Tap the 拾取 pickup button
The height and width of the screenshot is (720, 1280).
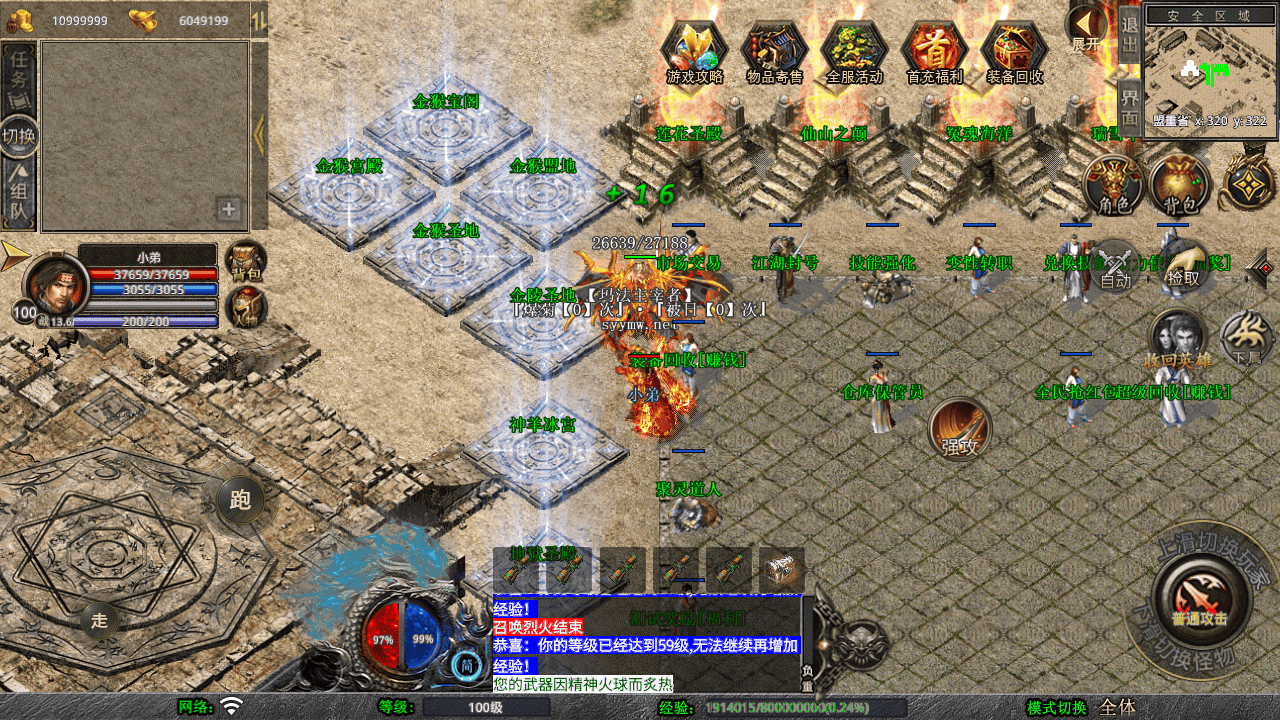tap(1182, 266)
